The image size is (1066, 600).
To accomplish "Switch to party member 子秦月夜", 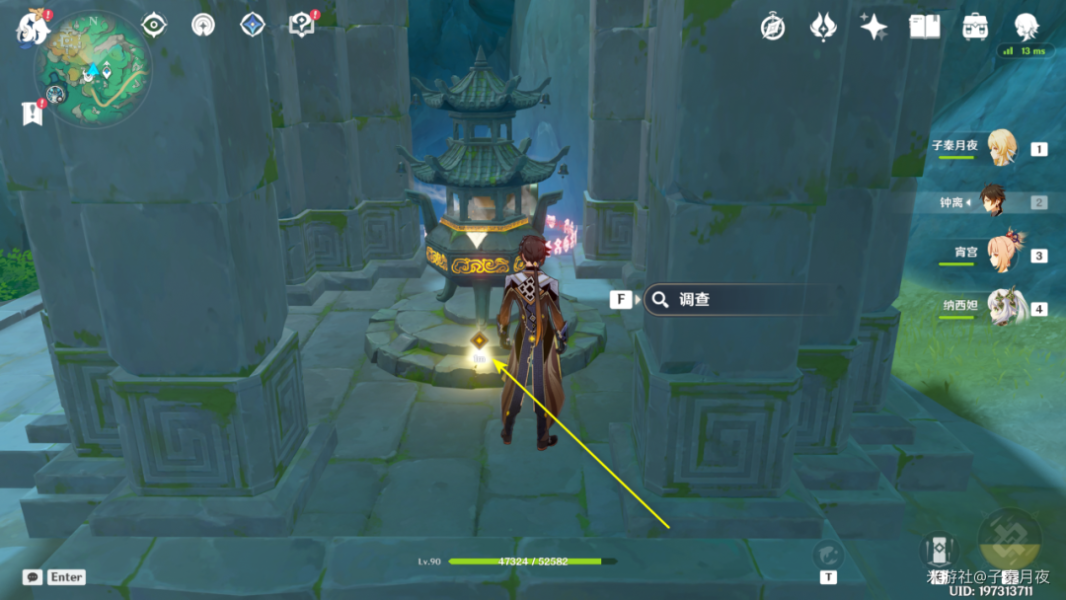I will (x=1001, y=148).
